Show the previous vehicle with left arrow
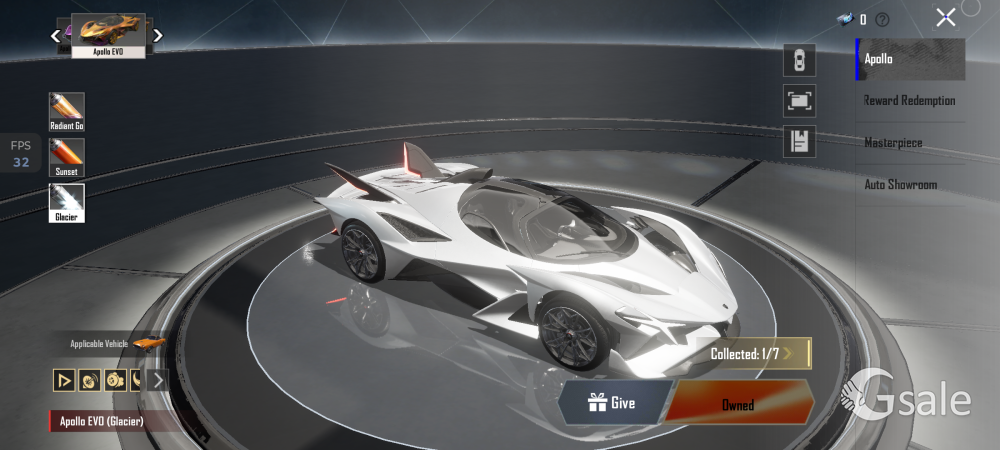The width and height of the screenshot is (1000, 450). tap(56, 36)
